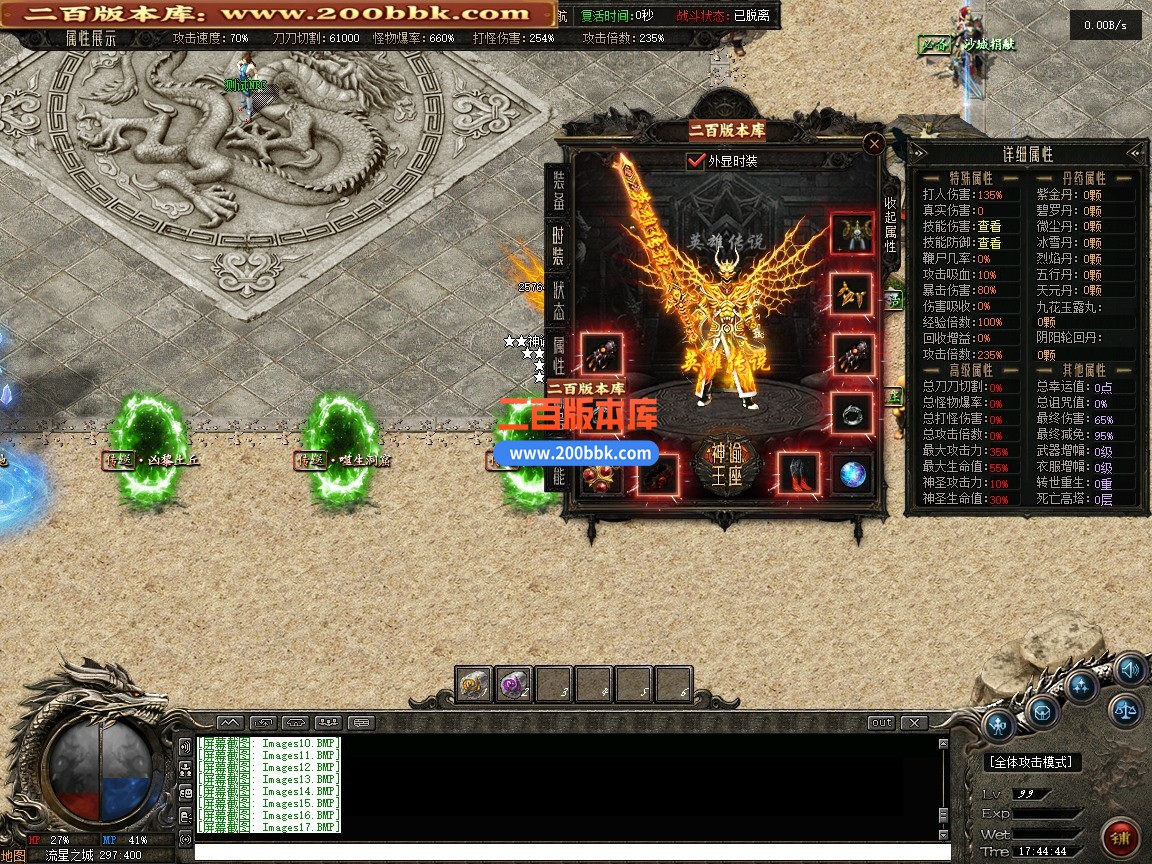
Task: Open the 属性 tab
Action: pos(558,355)
